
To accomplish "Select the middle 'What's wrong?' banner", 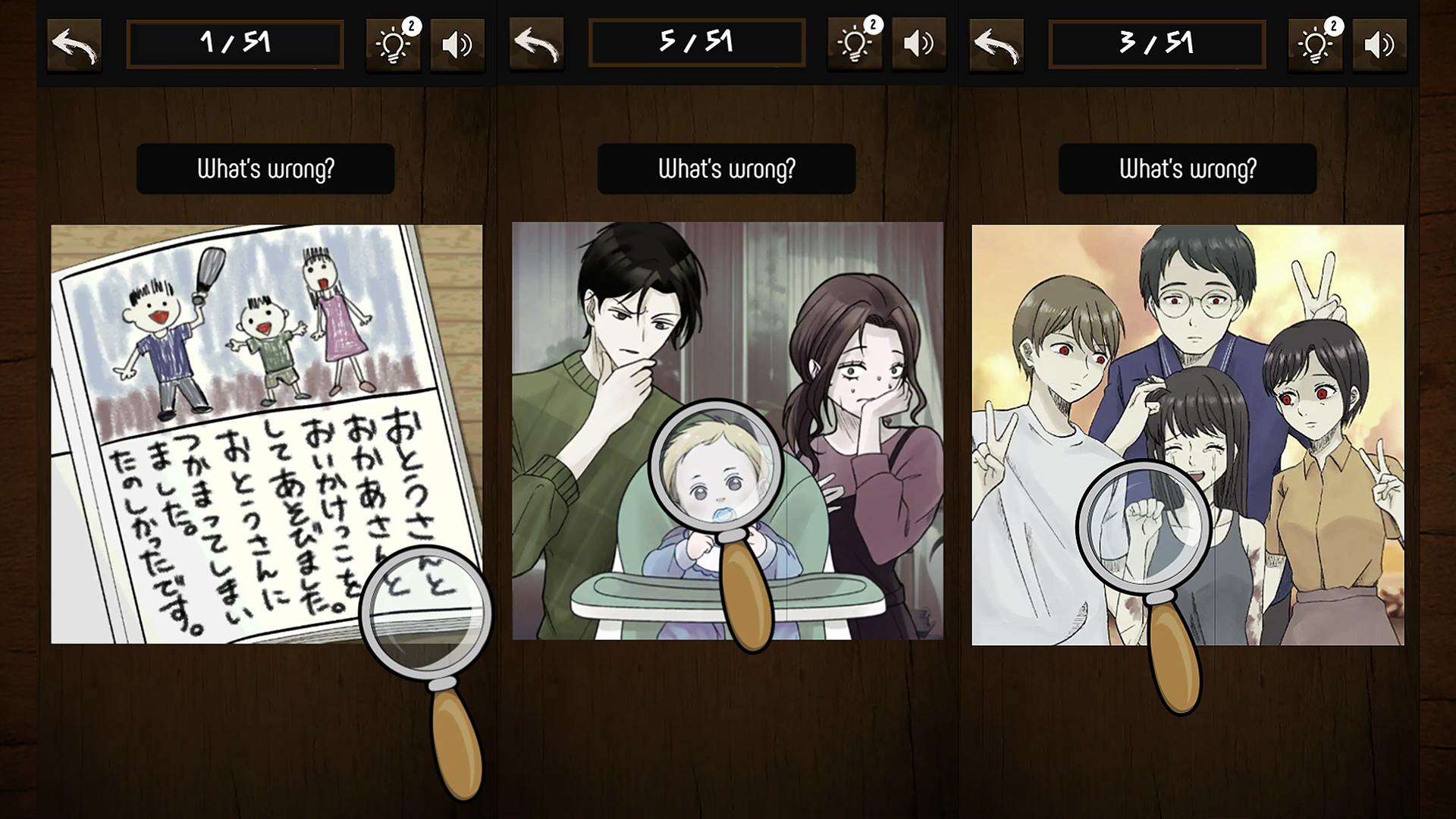I will pos(726,168).
